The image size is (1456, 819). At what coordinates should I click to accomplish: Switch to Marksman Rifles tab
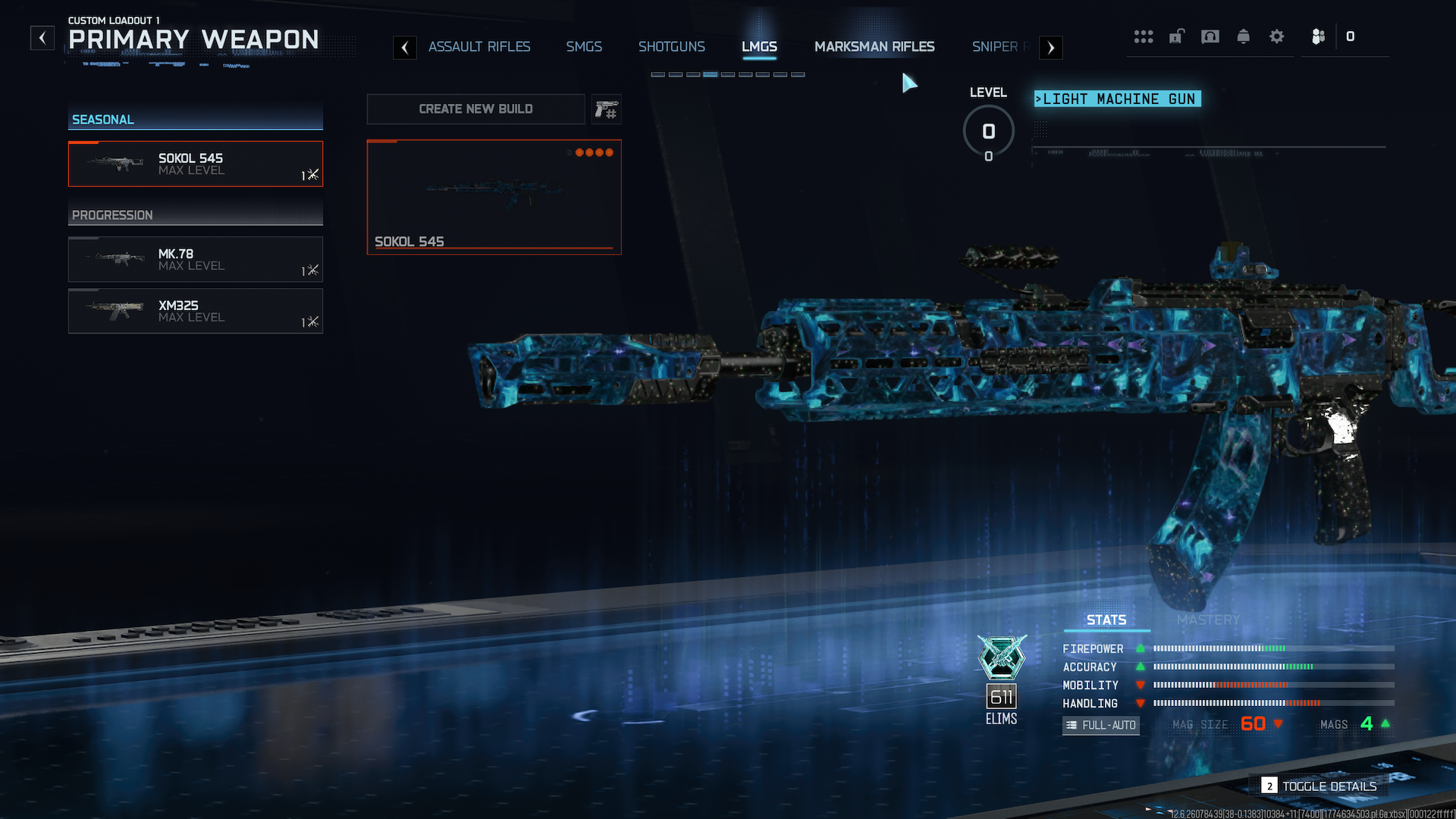874,47
